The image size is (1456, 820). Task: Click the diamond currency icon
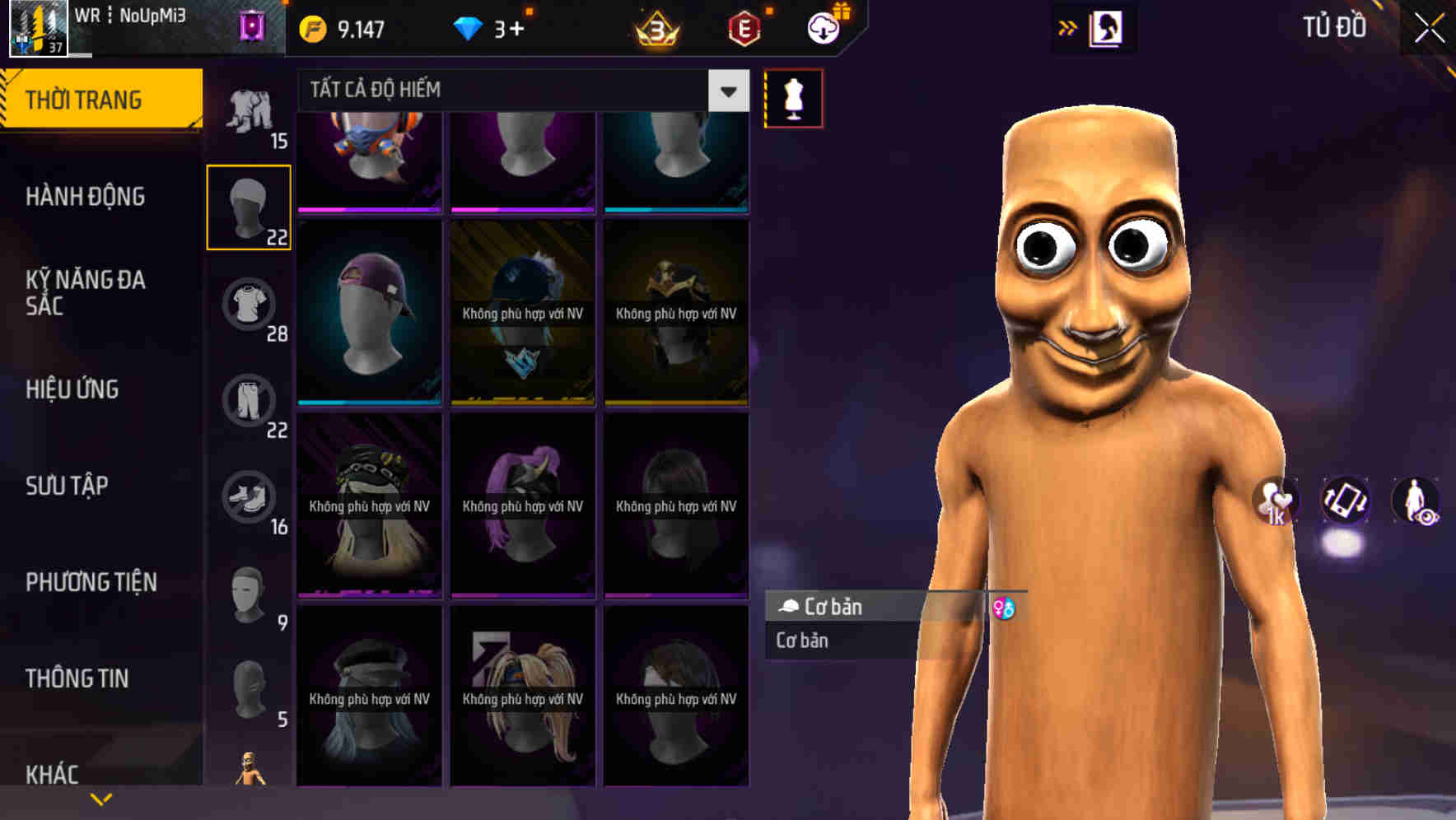472,27
